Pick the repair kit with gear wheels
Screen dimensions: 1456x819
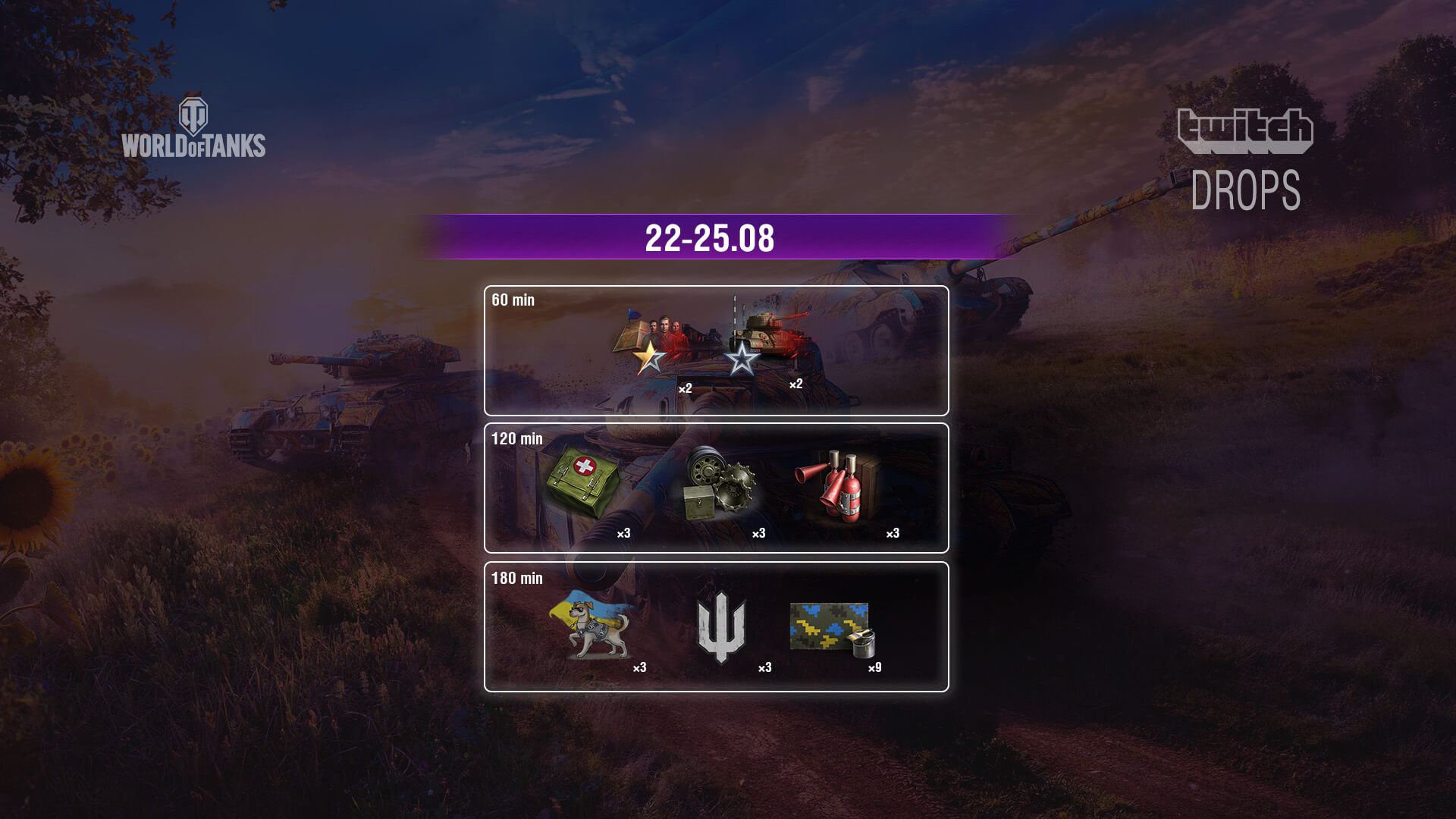click(x=719, y=484)
